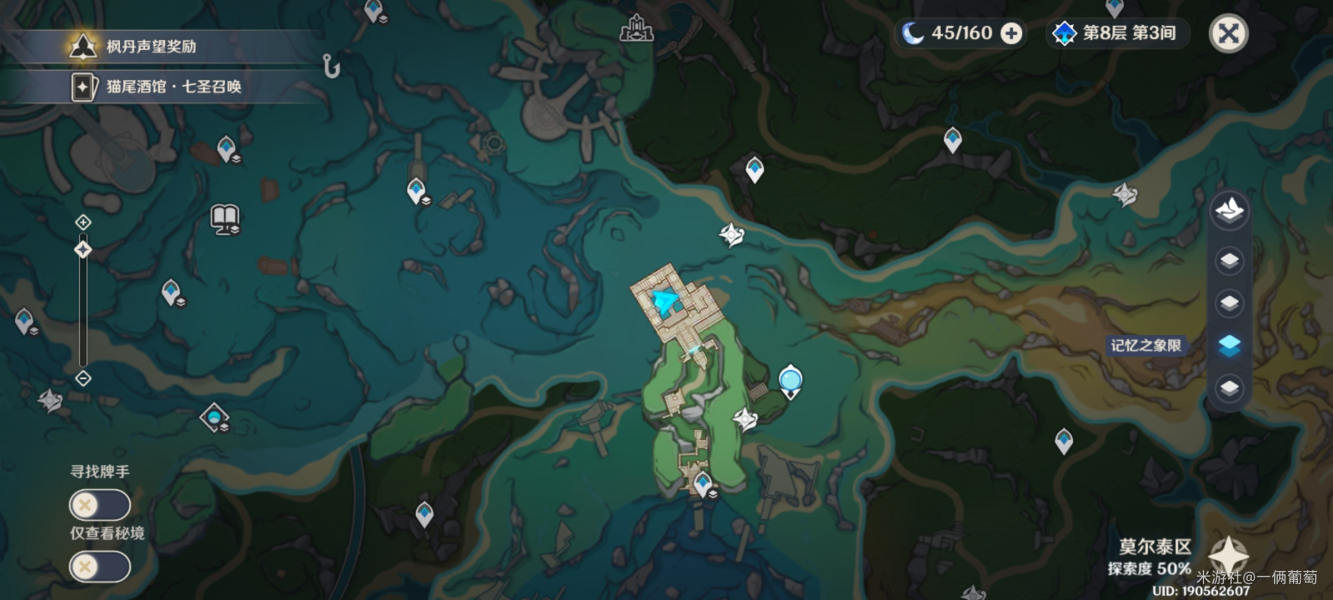Close the map with the X button

(1228, 33)
